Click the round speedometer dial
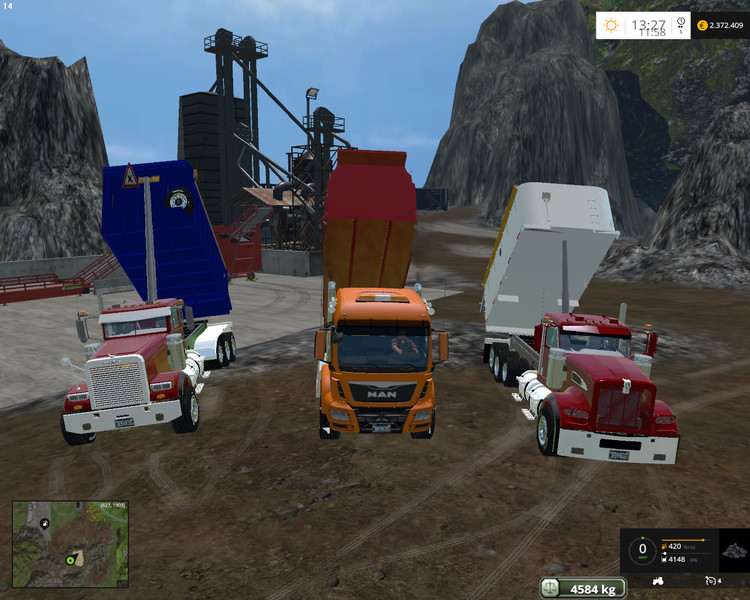The width and height of the screenshot is (750, 600). tap(640, 549)
